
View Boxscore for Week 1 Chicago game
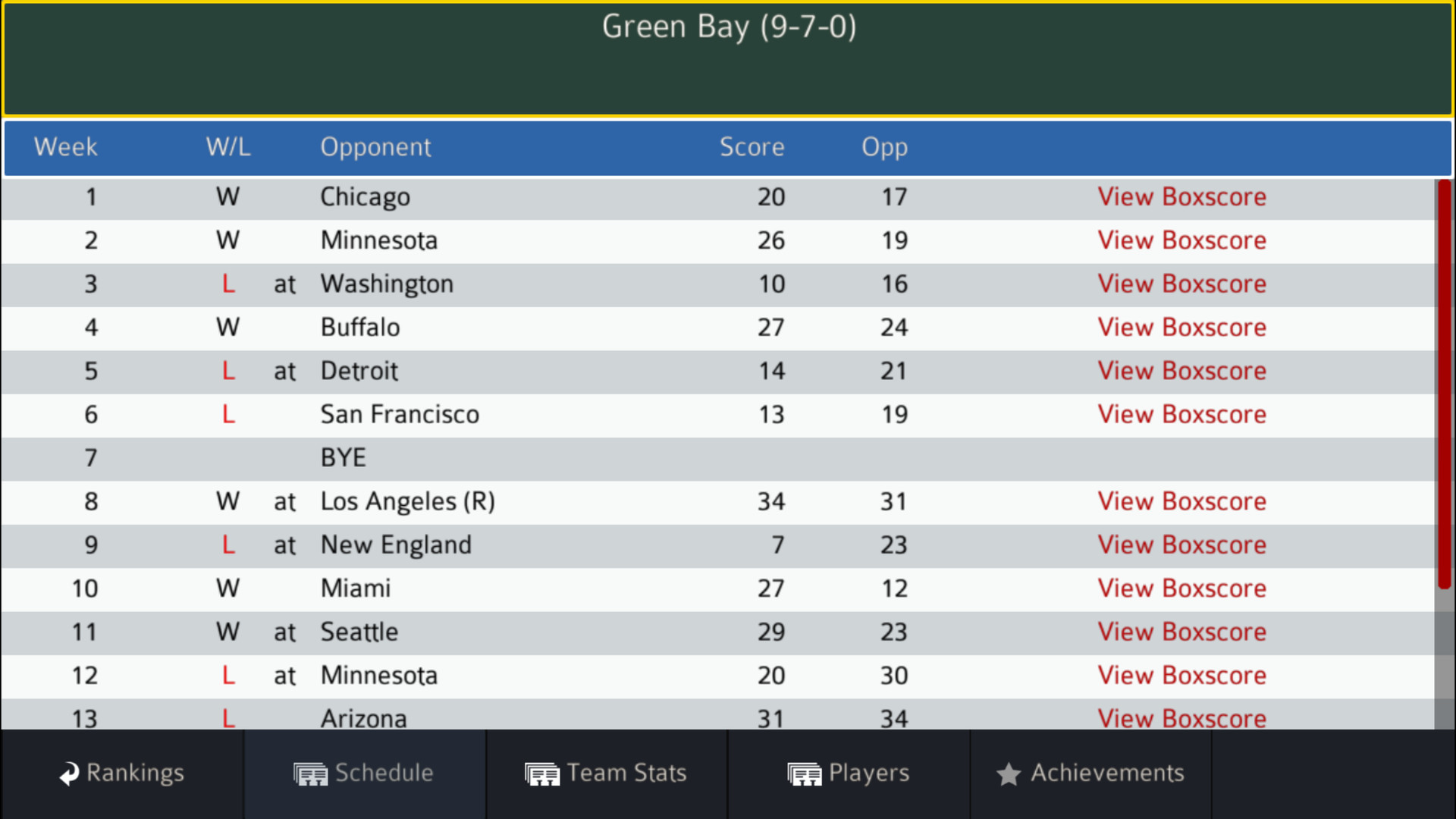pos(1182,197)
